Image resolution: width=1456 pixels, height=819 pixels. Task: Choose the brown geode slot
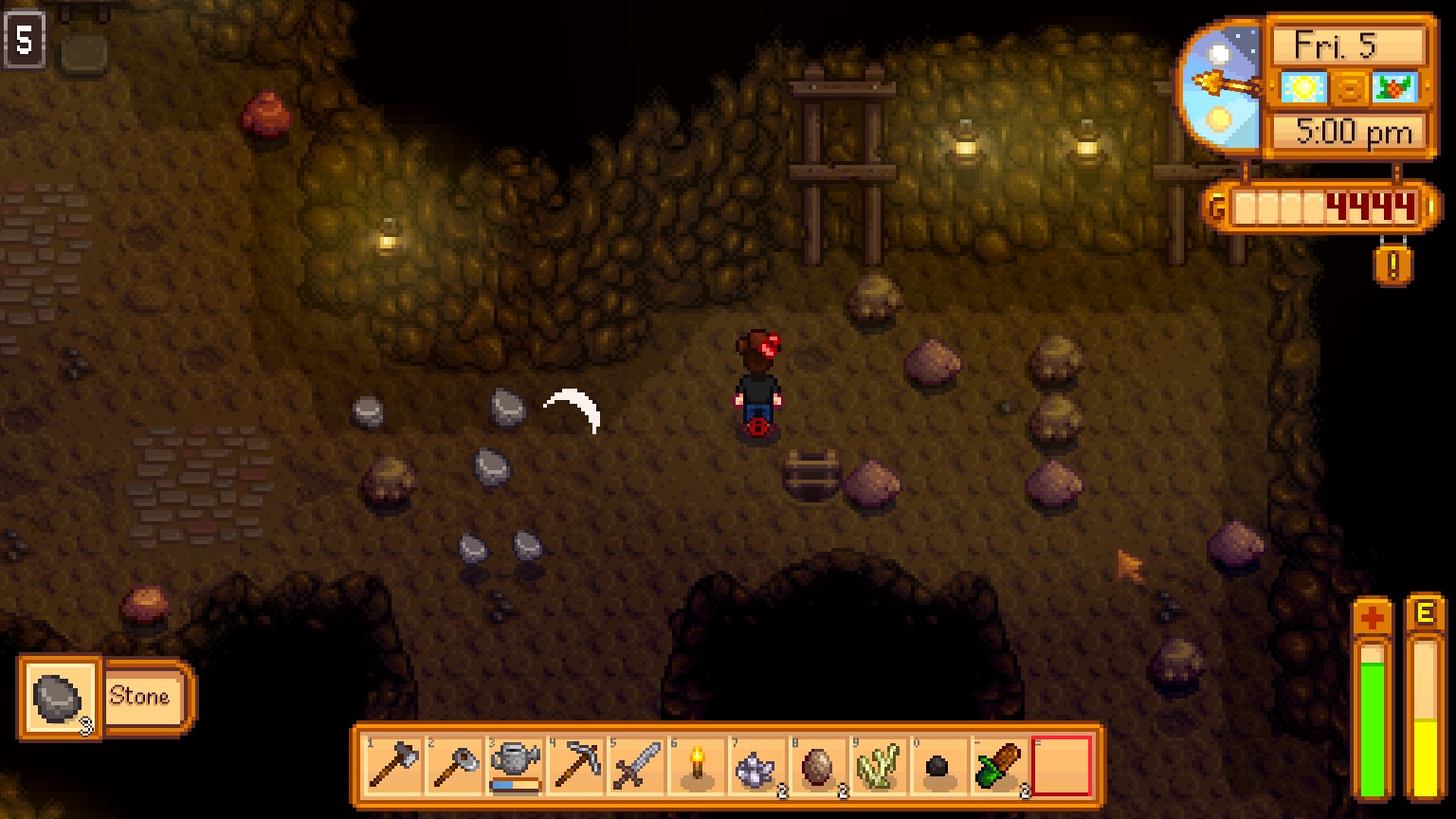click(x=819, y=765)
